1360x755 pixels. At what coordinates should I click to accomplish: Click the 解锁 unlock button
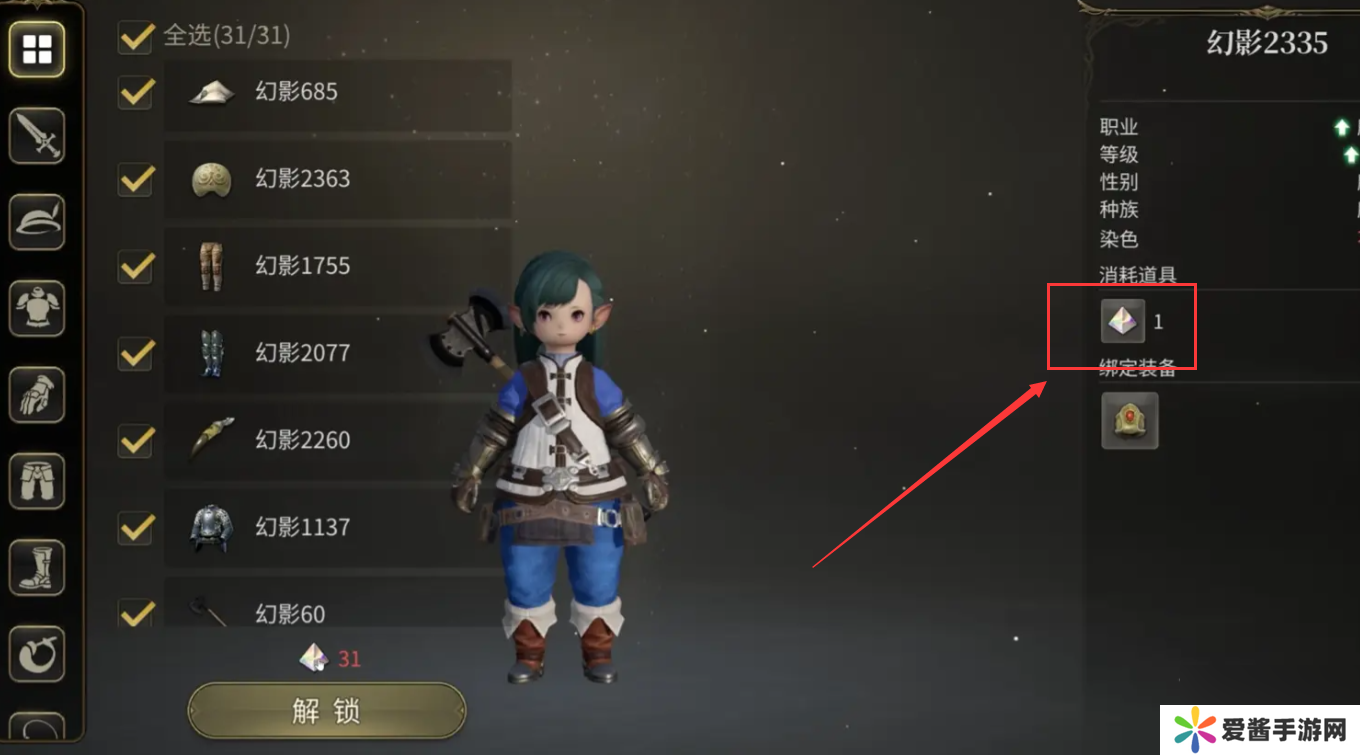click(x=326, y=710)
